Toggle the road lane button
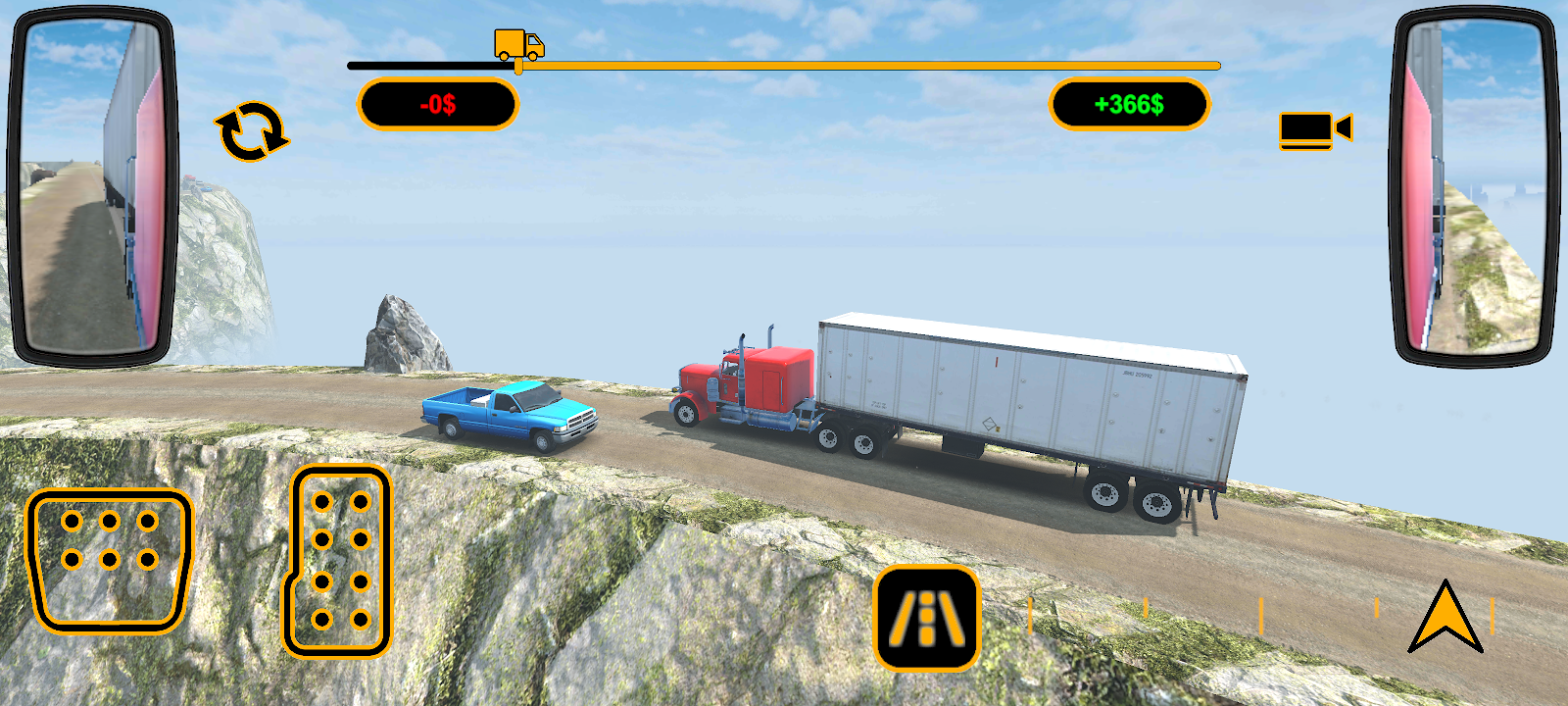This screenshot has height=706, width=1568. pyautogui.click(x=926, y=618)
